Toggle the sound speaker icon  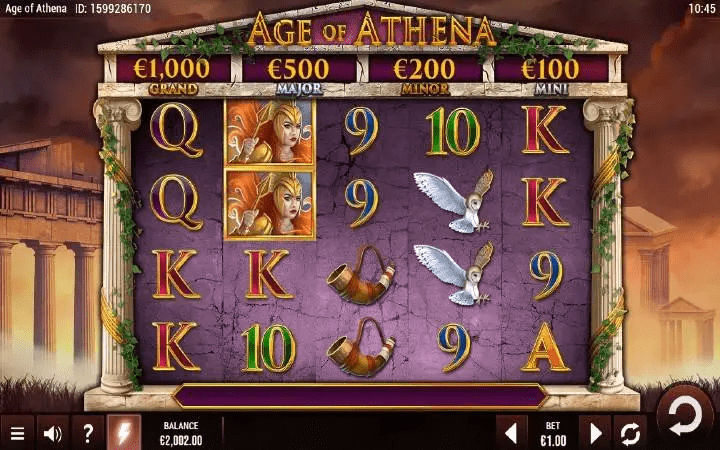(x=53, y=434)
